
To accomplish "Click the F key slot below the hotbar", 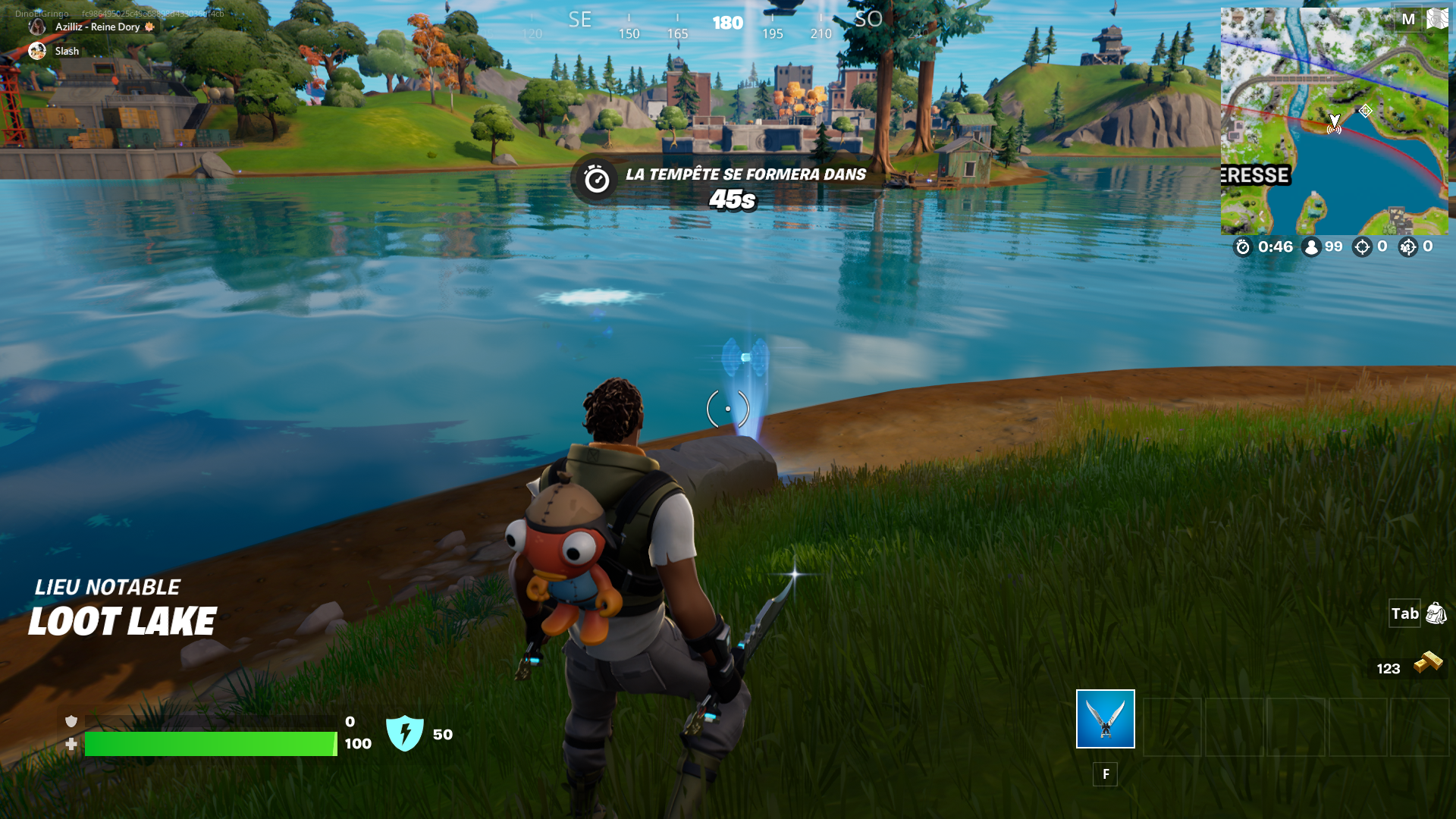I will point(1106,774).
